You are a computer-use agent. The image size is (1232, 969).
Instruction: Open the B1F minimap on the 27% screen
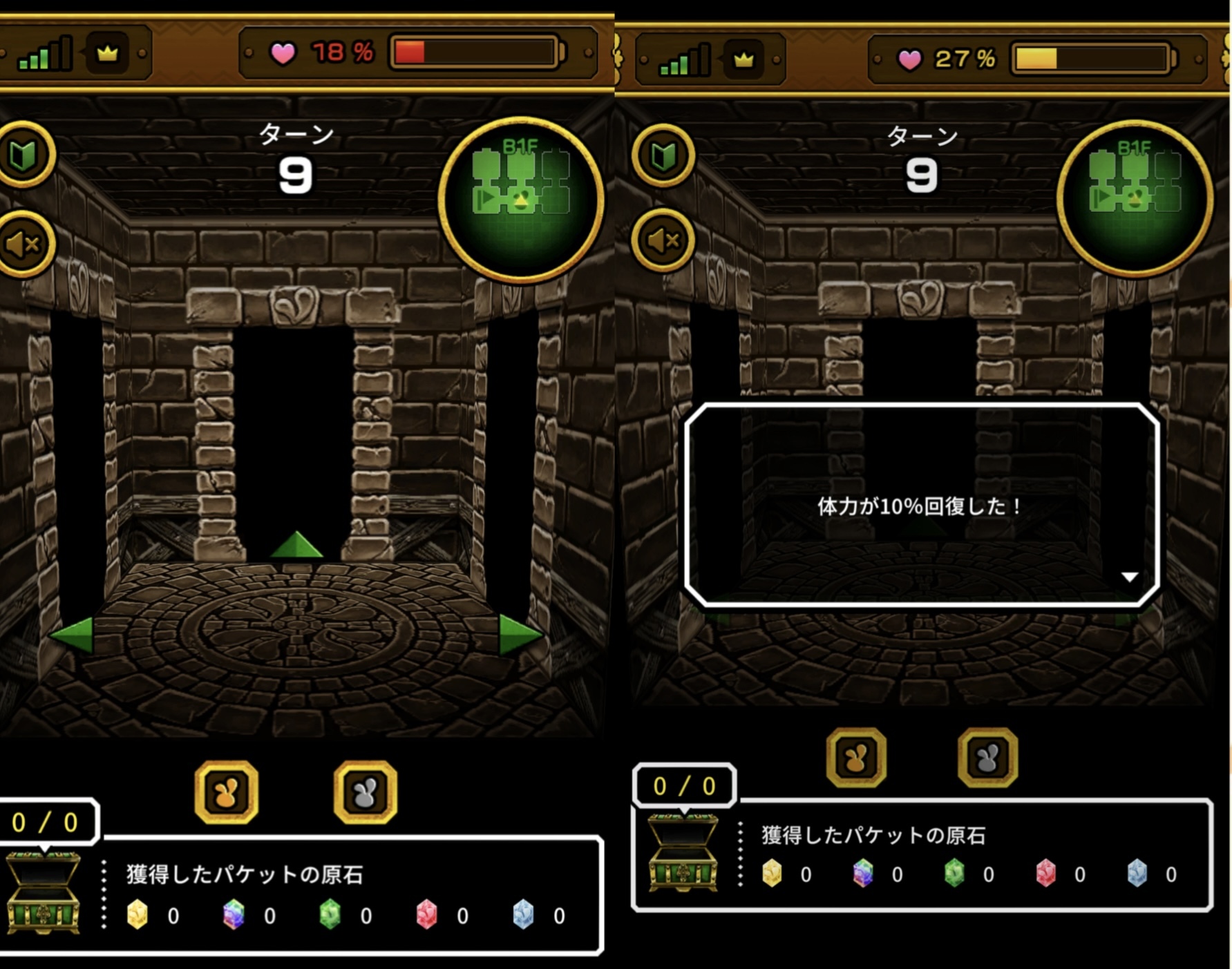[1135, 198]
